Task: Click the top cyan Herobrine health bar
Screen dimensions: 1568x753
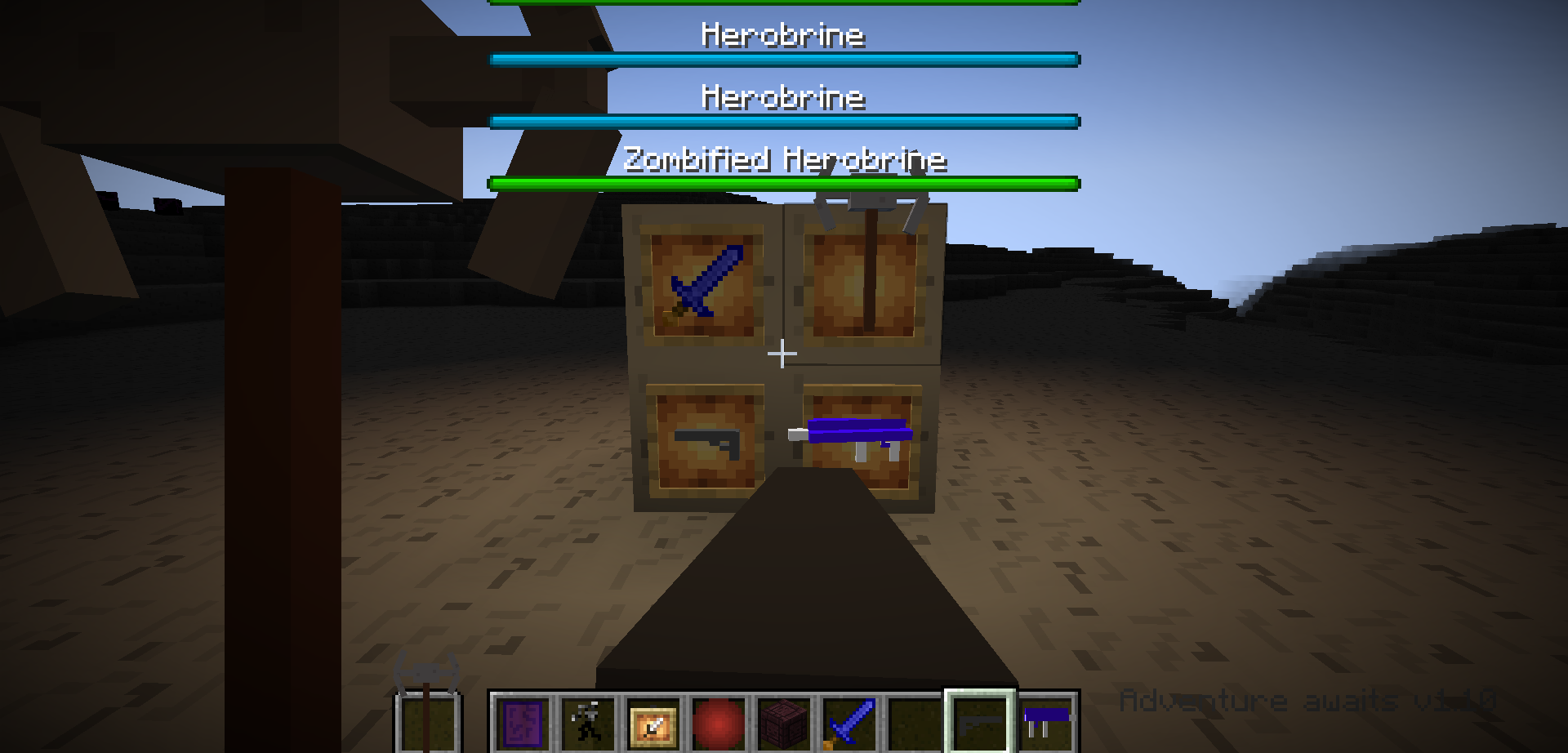Action: (x=782, y=59)
